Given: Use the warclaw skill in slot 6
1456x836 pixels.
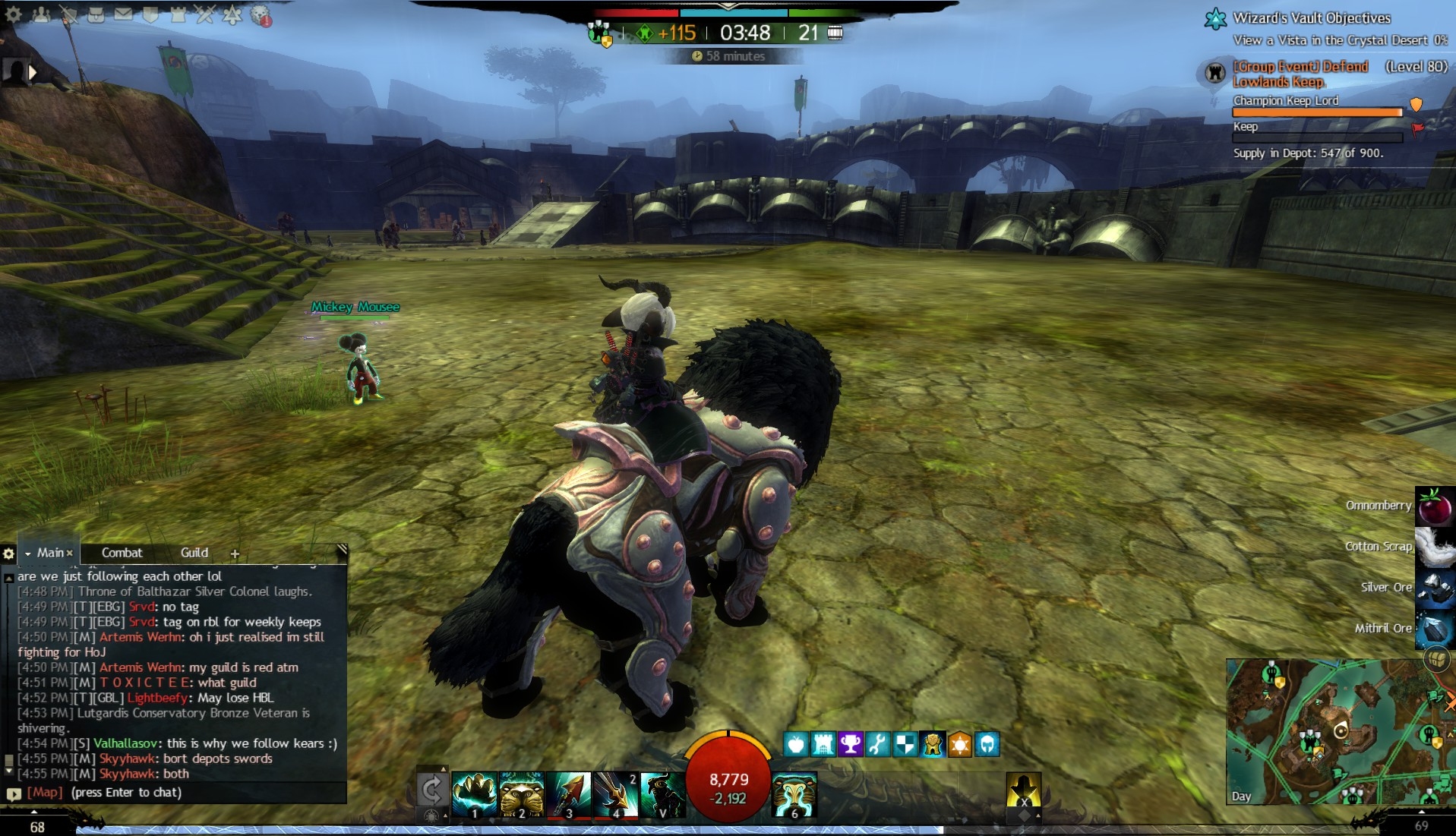Looking at the screenshot, I should [794, 795].
